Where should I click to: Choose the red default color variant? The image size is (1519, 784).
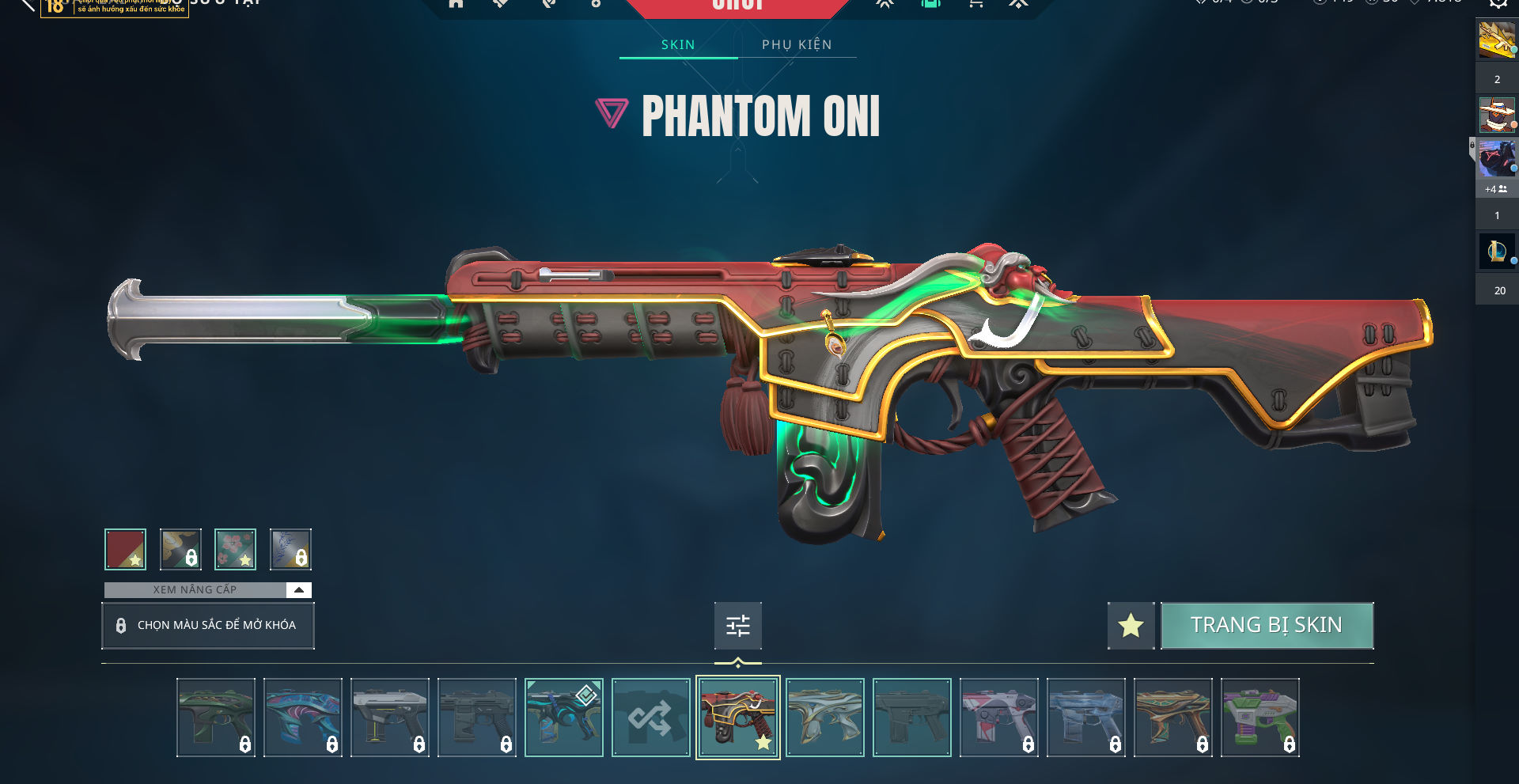[125, 549]
